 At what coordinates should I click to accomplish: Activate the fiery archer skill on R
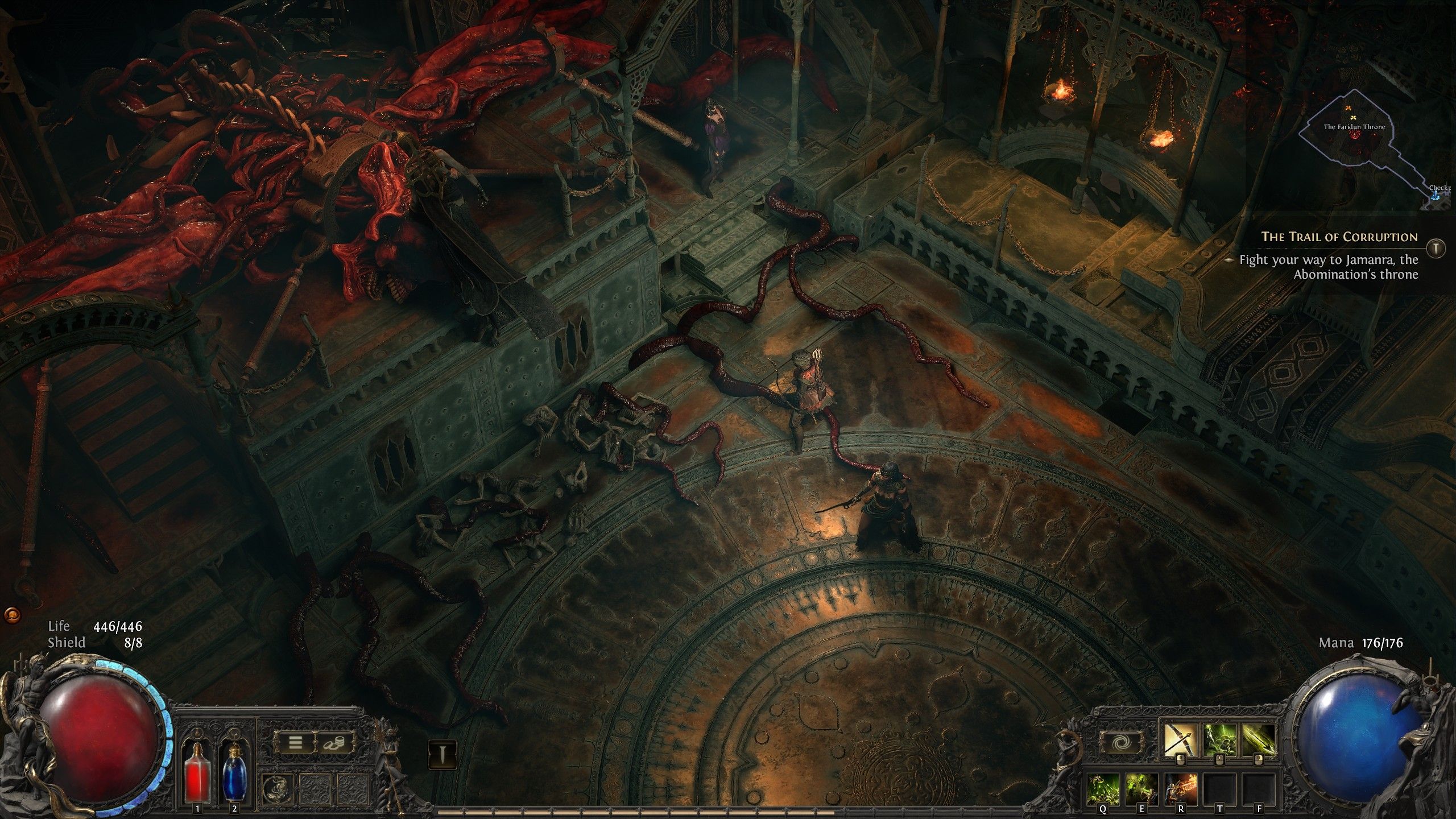pyautogui.click(x=1181, y=789)
